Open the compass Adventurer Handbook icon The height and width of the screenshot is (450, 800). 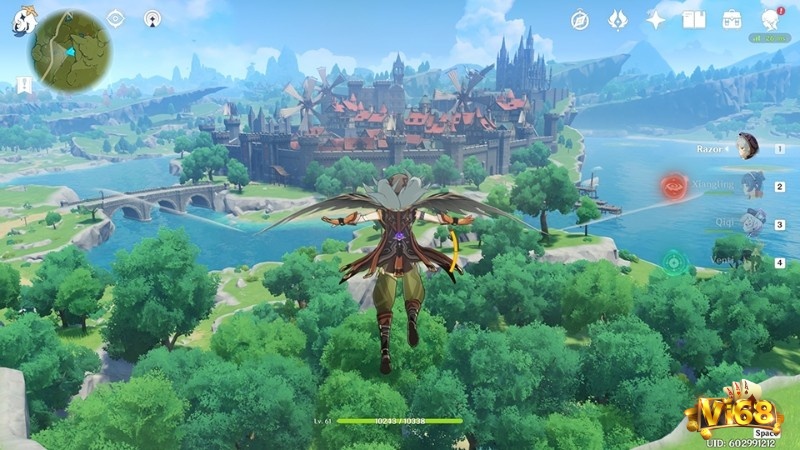pos(580,20)
